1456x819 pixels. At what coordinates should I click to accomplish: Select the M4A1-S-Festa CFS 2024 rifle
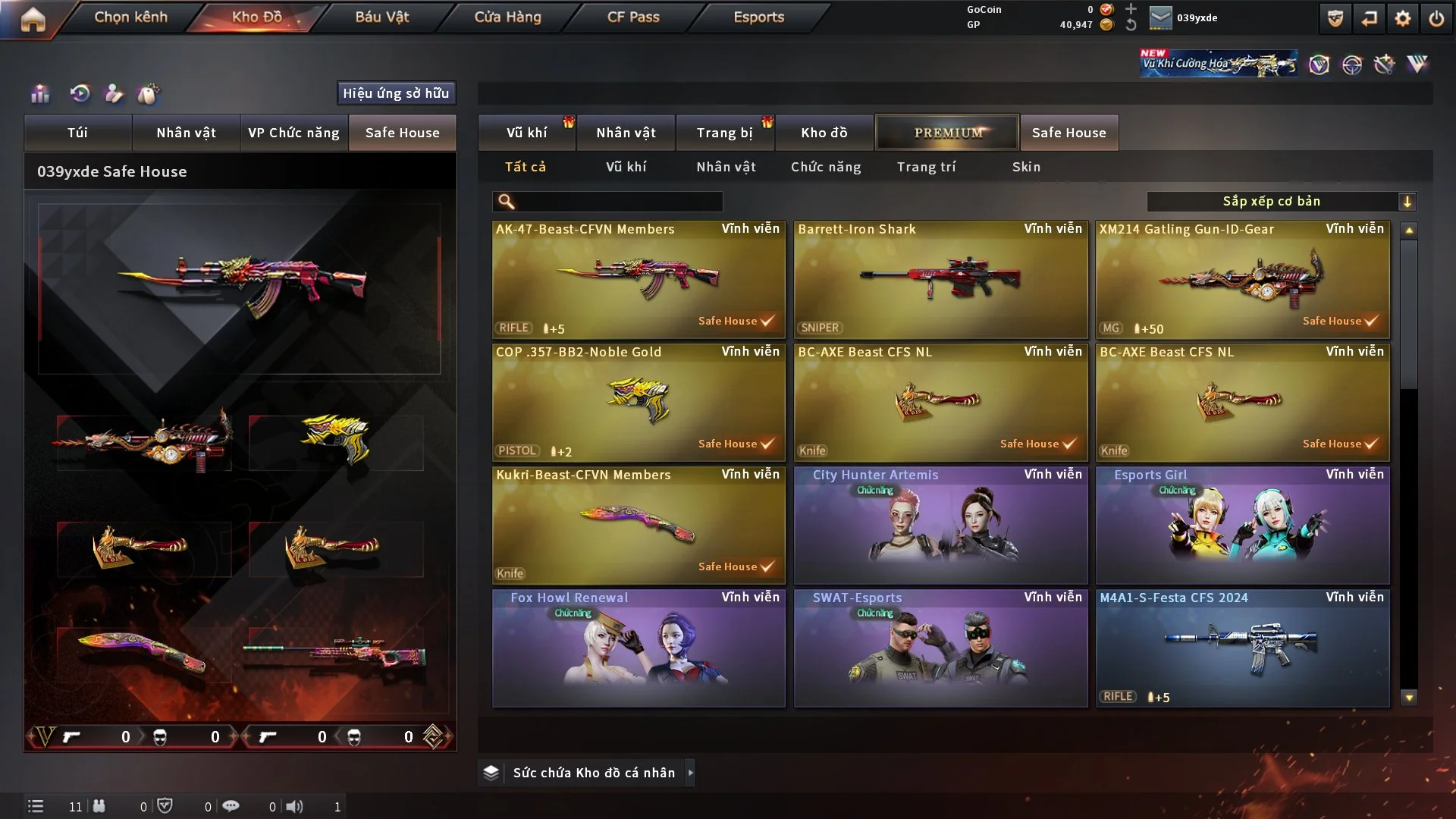coord(1242,648)
